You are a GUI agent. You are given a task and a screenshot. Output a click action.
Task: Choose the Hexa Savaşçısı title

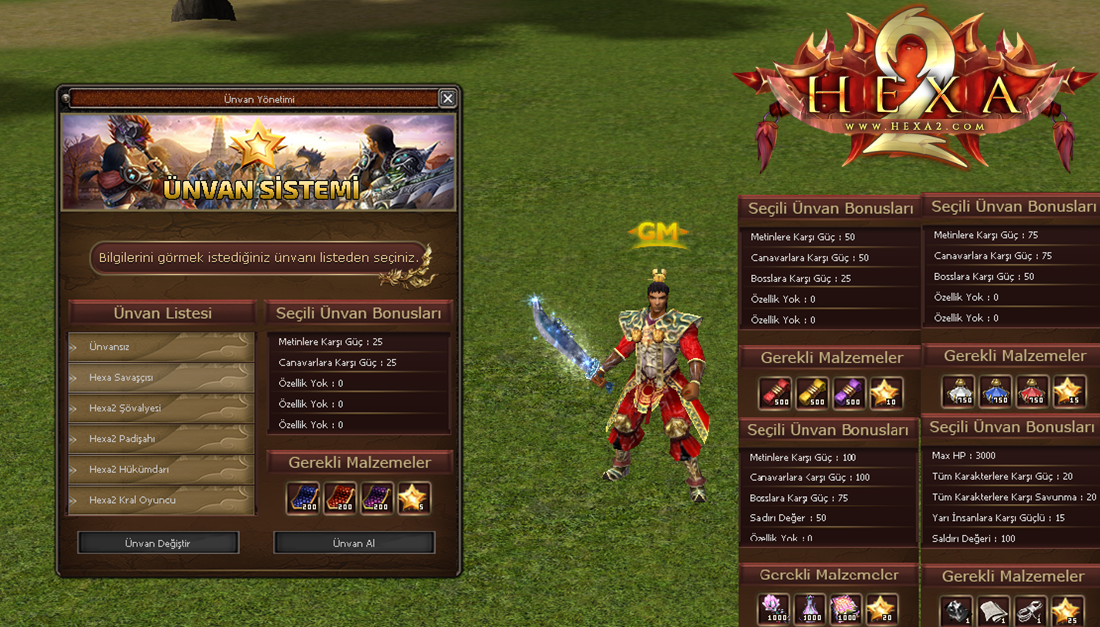point(160,378)
